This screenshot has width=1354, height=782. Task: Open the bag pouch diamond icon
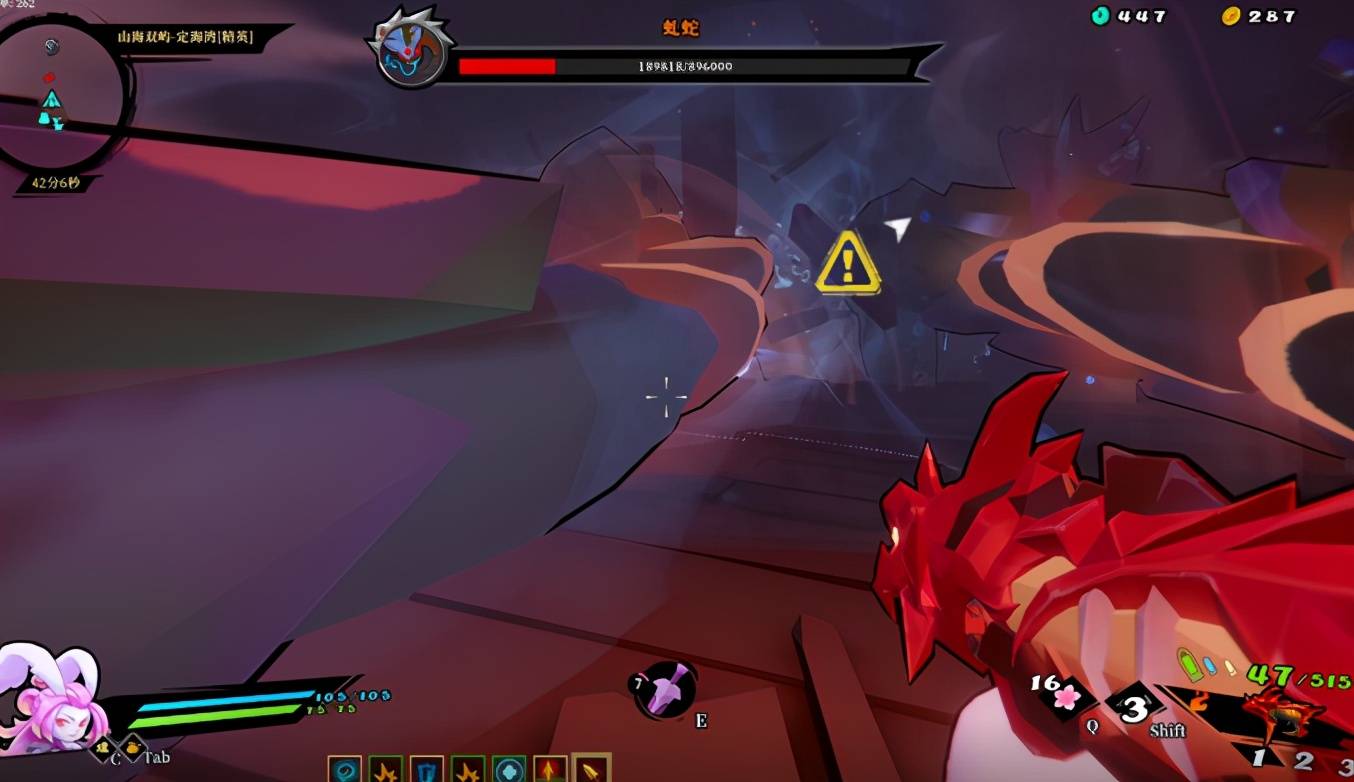click(x=132, y=747)
